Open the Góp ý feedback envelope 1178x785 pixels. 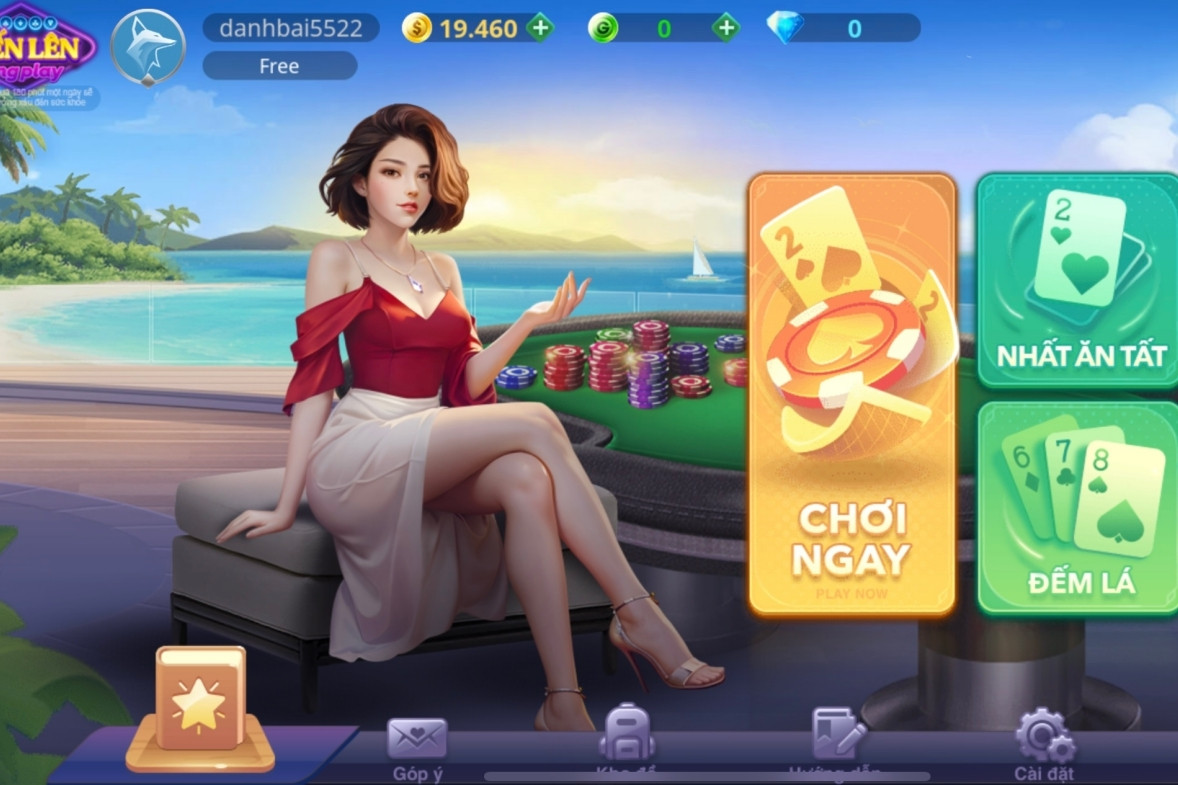coord(417,745)
